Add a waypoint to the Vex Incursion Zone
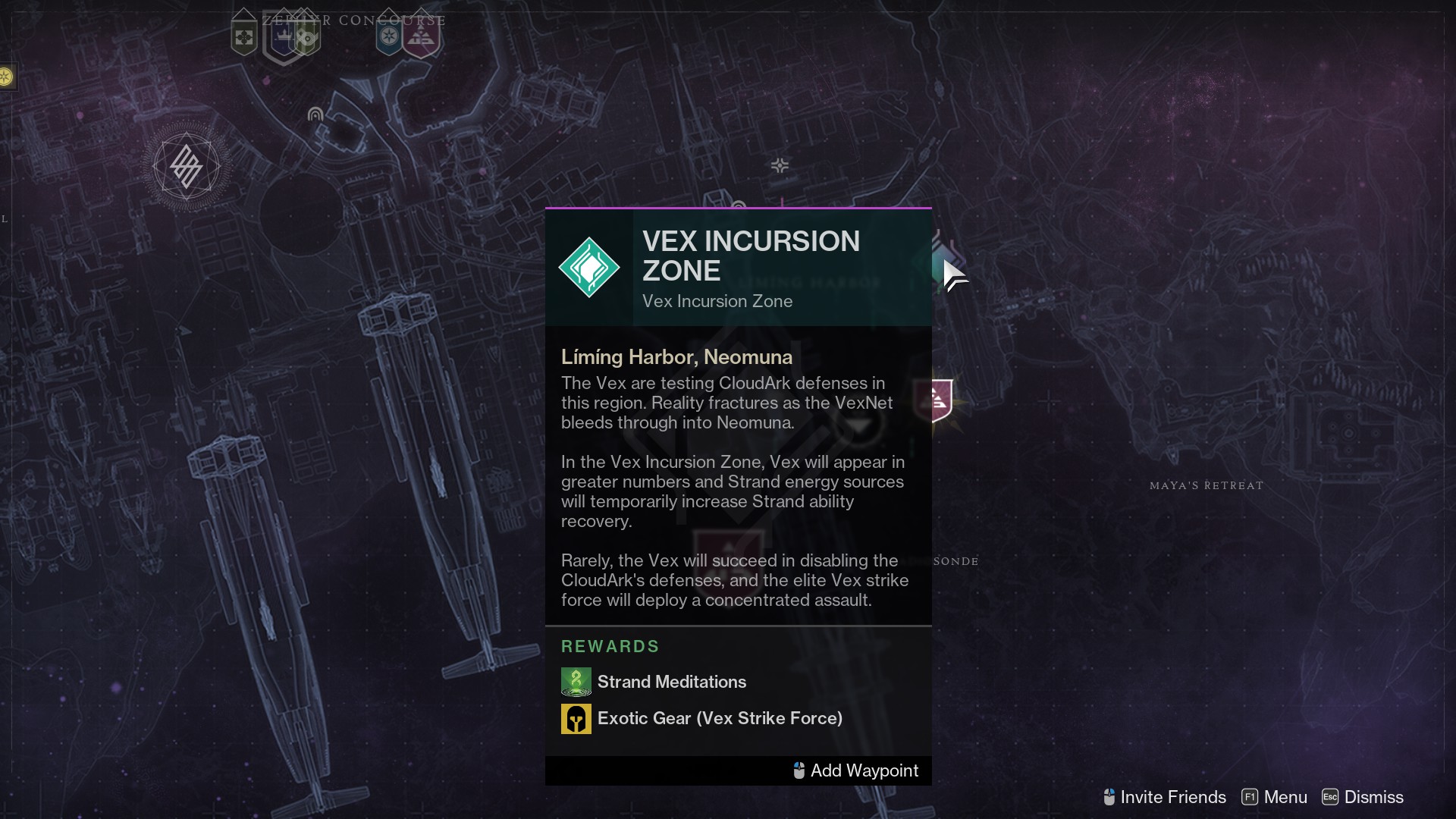This screenshot has height=819, width=1456. (x=855, y=770)
